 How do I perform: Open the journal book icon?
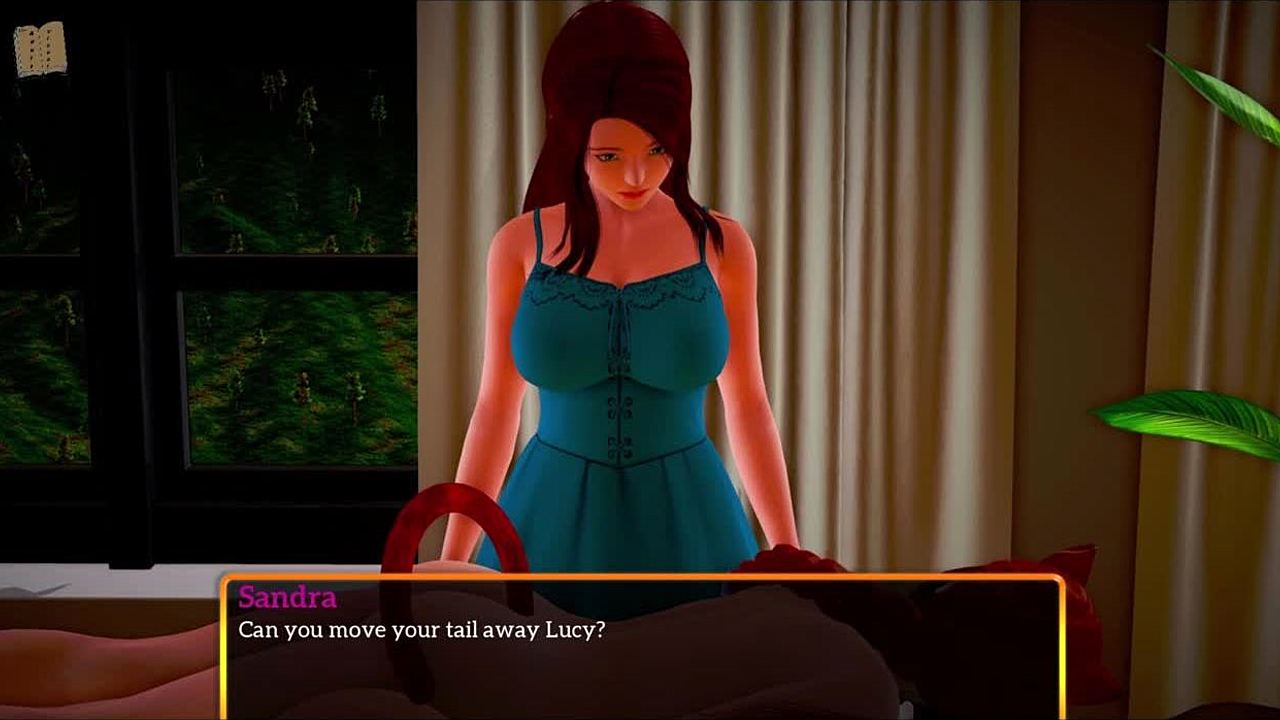[x=40, y=49]
